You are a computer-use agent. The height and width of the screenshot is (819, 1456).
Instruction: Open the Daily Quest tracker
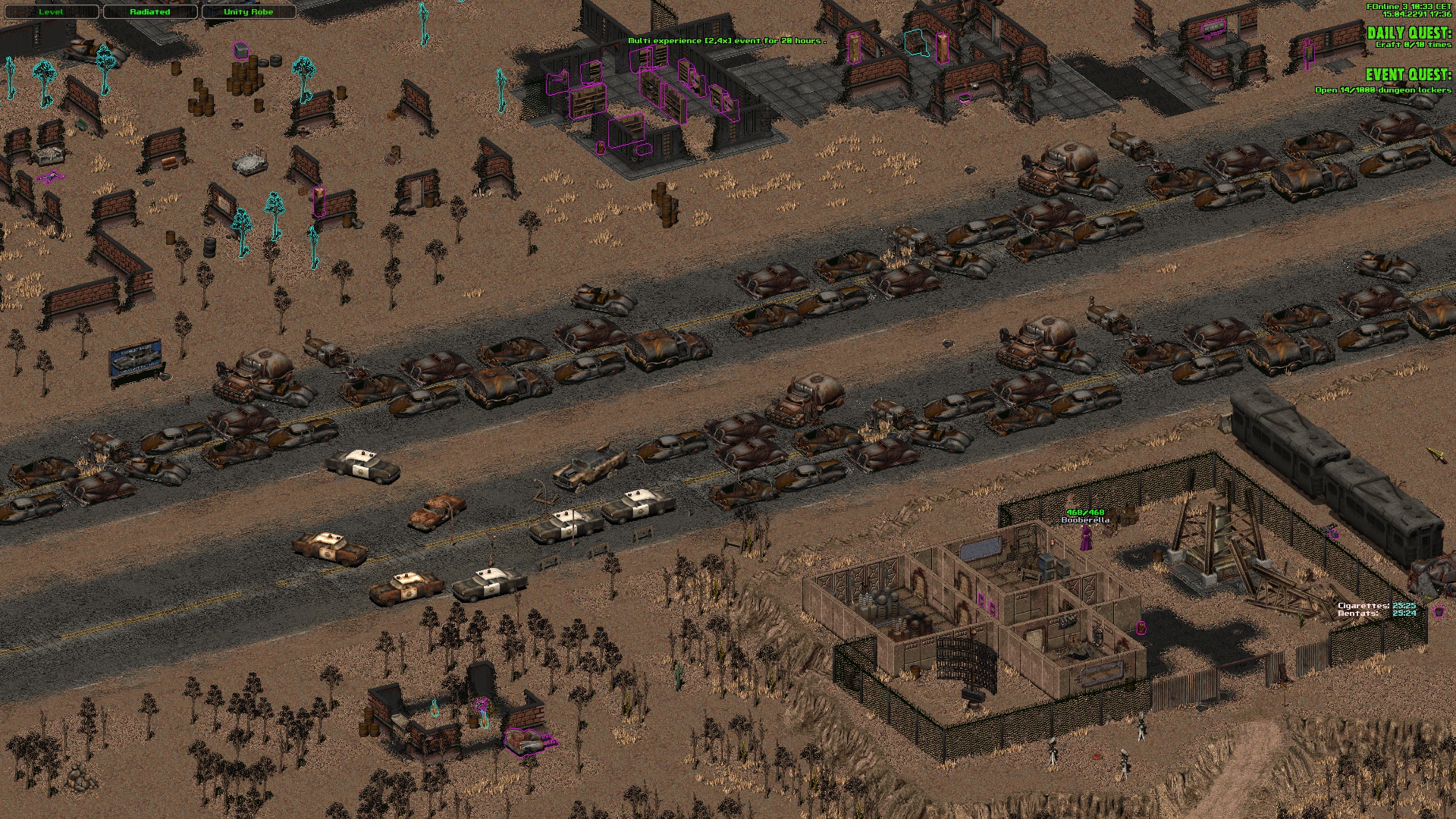coord(1408,33)
